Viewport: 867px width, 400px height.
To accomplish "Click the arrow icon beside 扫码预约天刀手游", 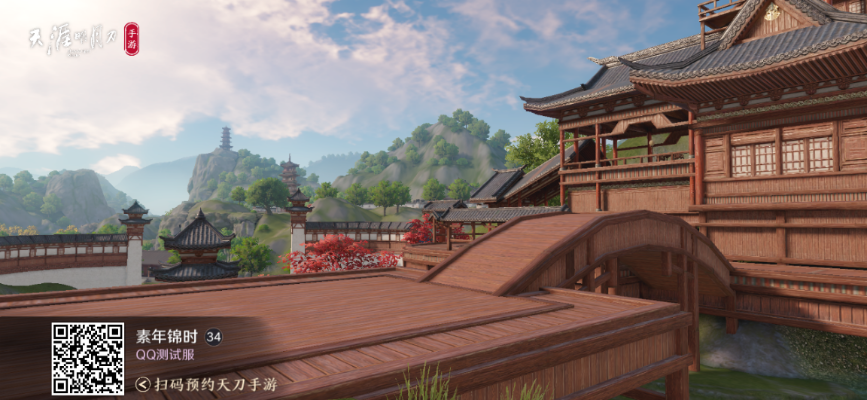I will [144, 384].
